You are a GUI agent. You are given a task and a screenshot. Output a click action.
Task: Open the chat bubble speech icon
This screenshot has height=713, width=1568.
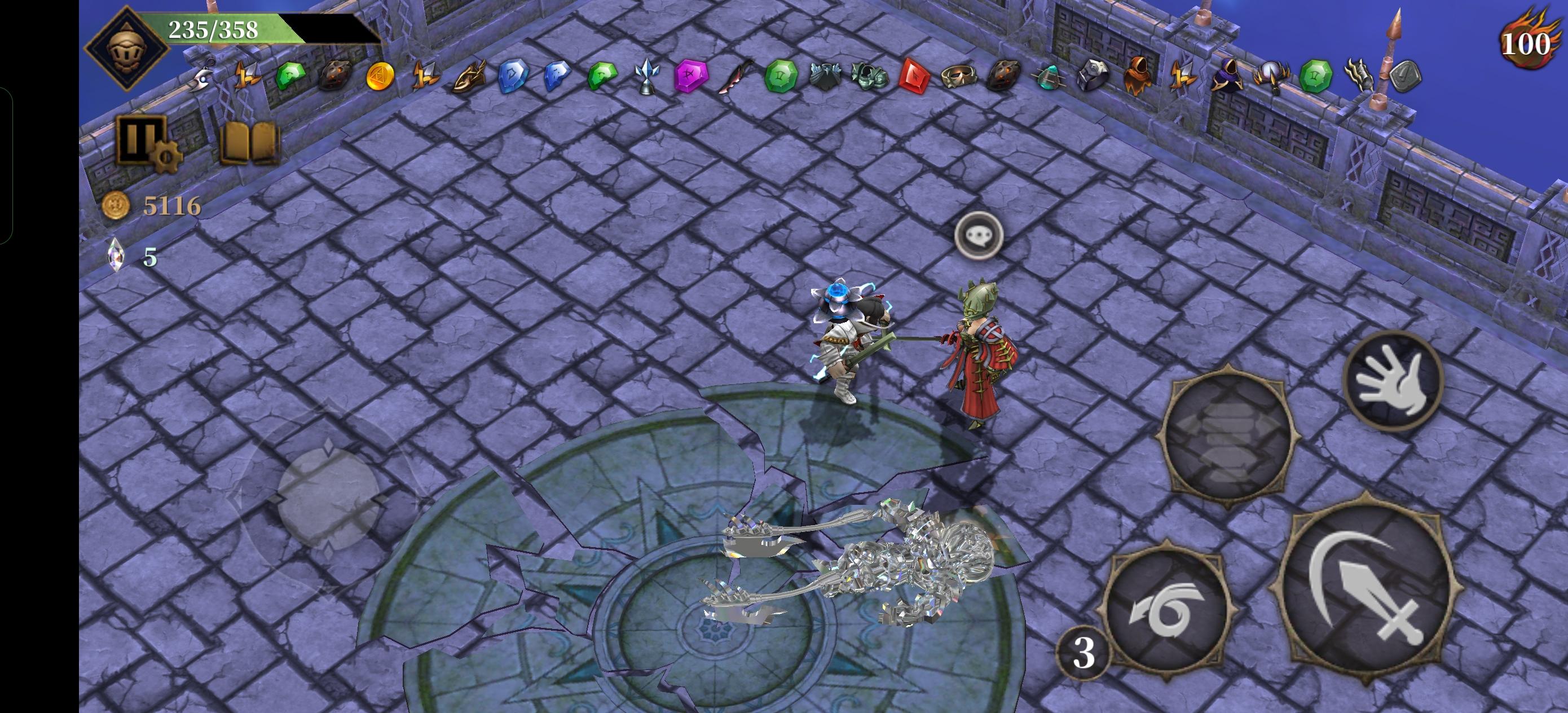point(980,235)
